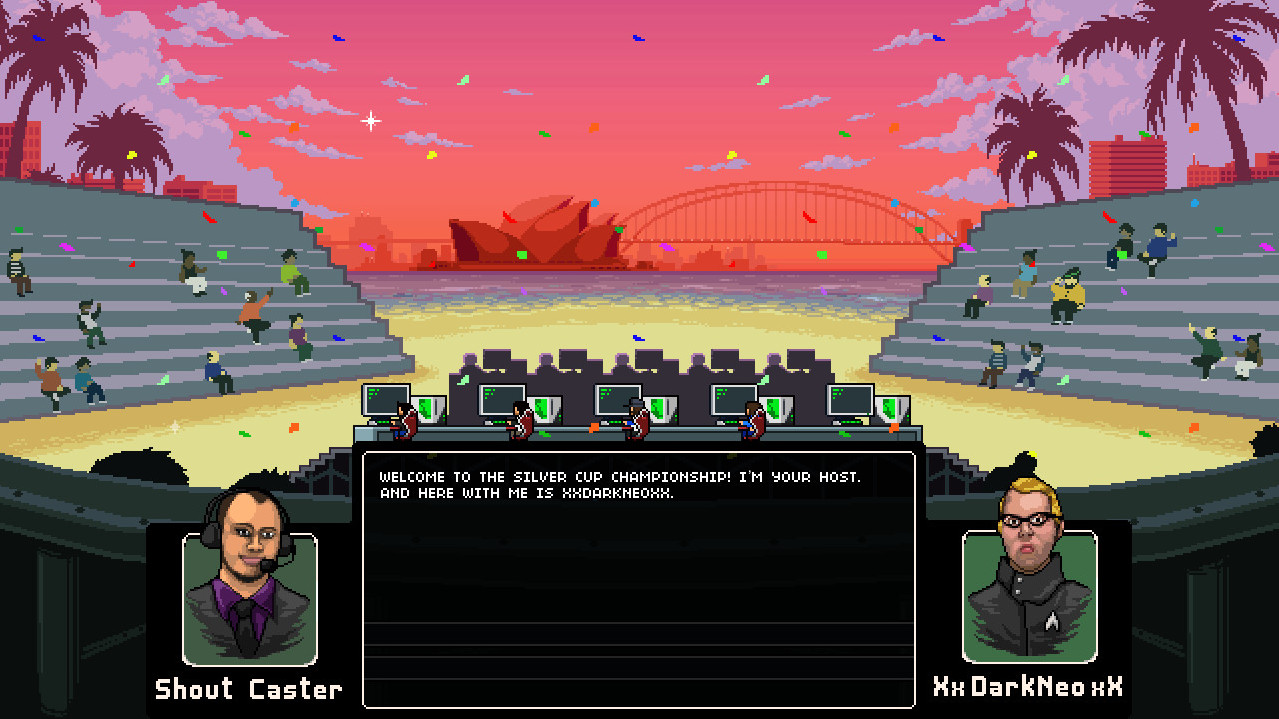Click the commentary dialogue box to continue

(638, 580)
